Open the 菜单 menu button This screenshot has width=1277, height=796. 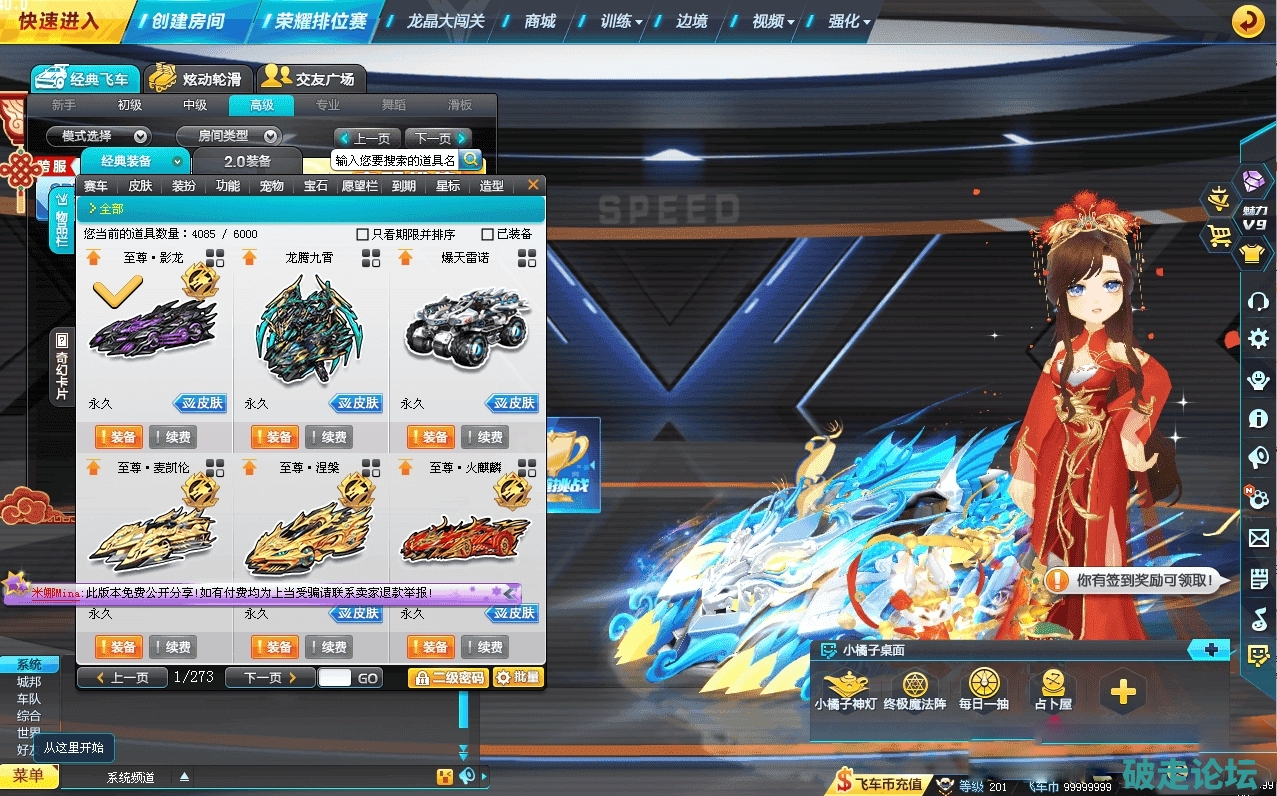29,776
